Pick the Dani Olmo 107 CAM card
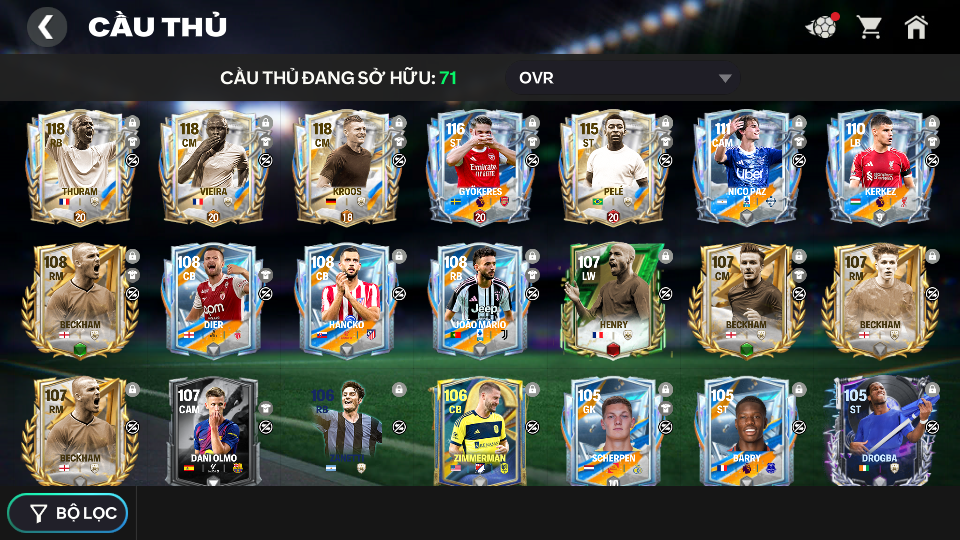Viewport: 960px width, 540px height. pyautogui.click(x=212, y=430)
